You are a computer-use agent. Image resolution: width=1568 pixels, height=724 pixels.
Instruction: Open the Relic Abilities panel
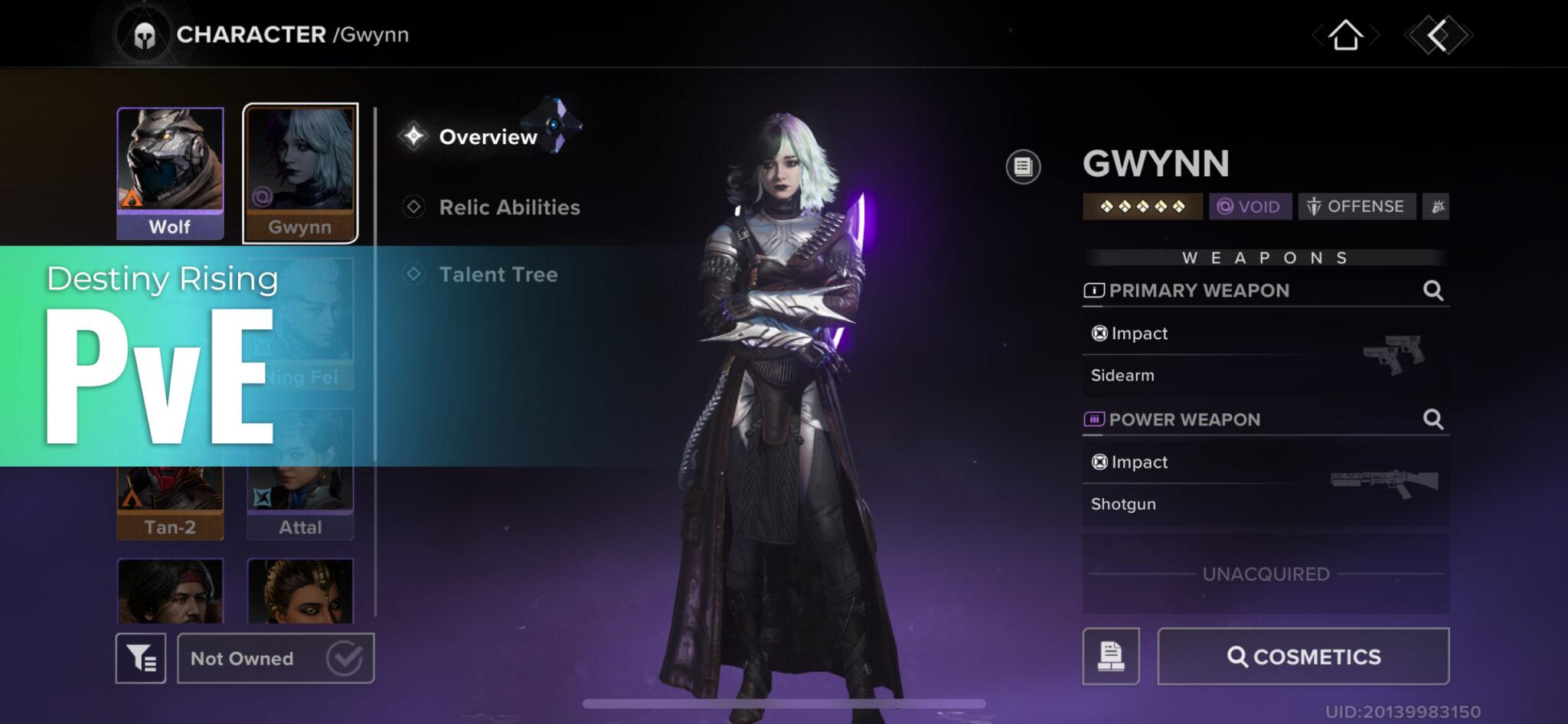508,207
